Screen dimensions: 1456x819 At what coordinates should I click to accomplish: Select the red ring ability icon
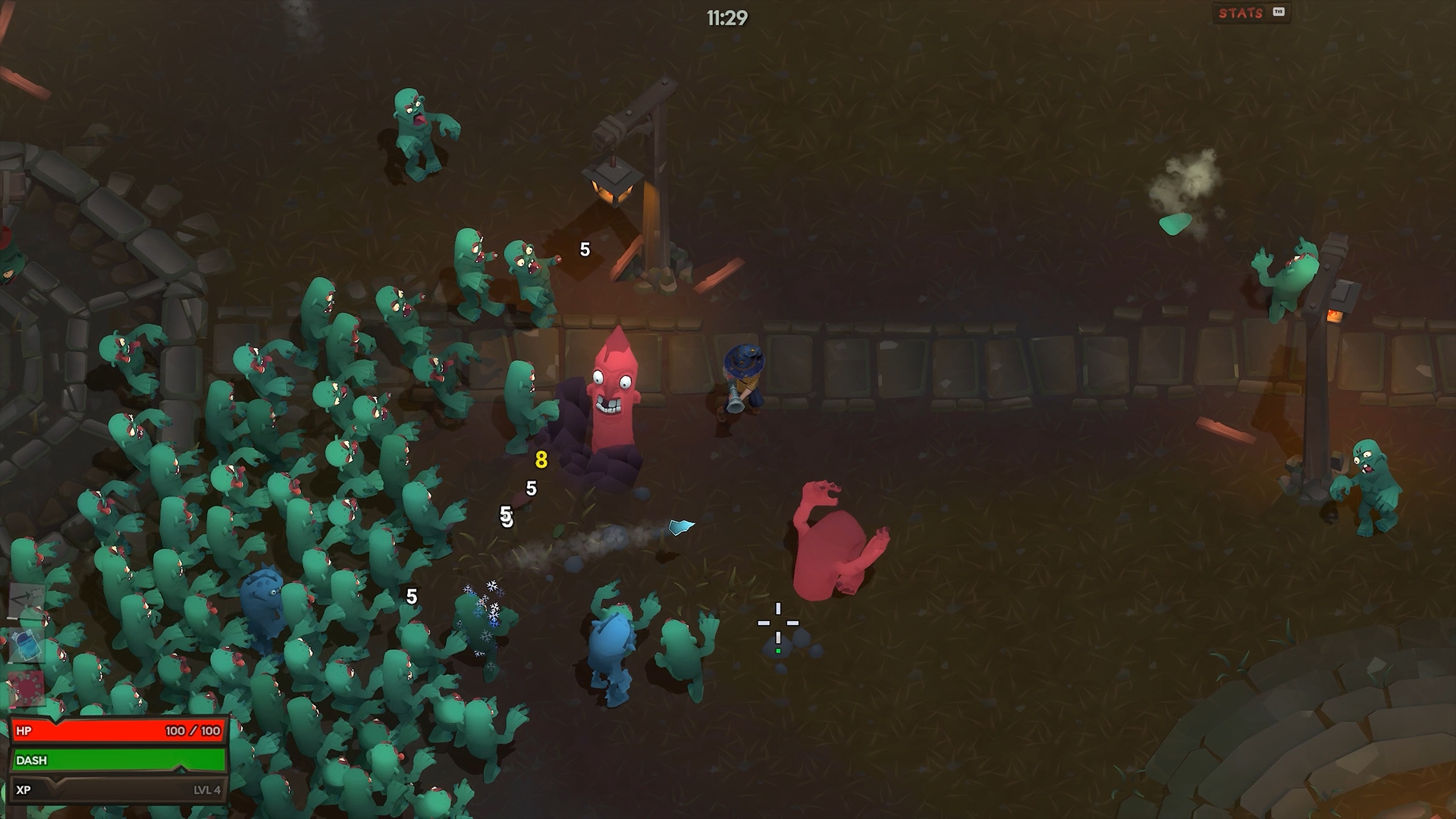click(x=27, y=689)
